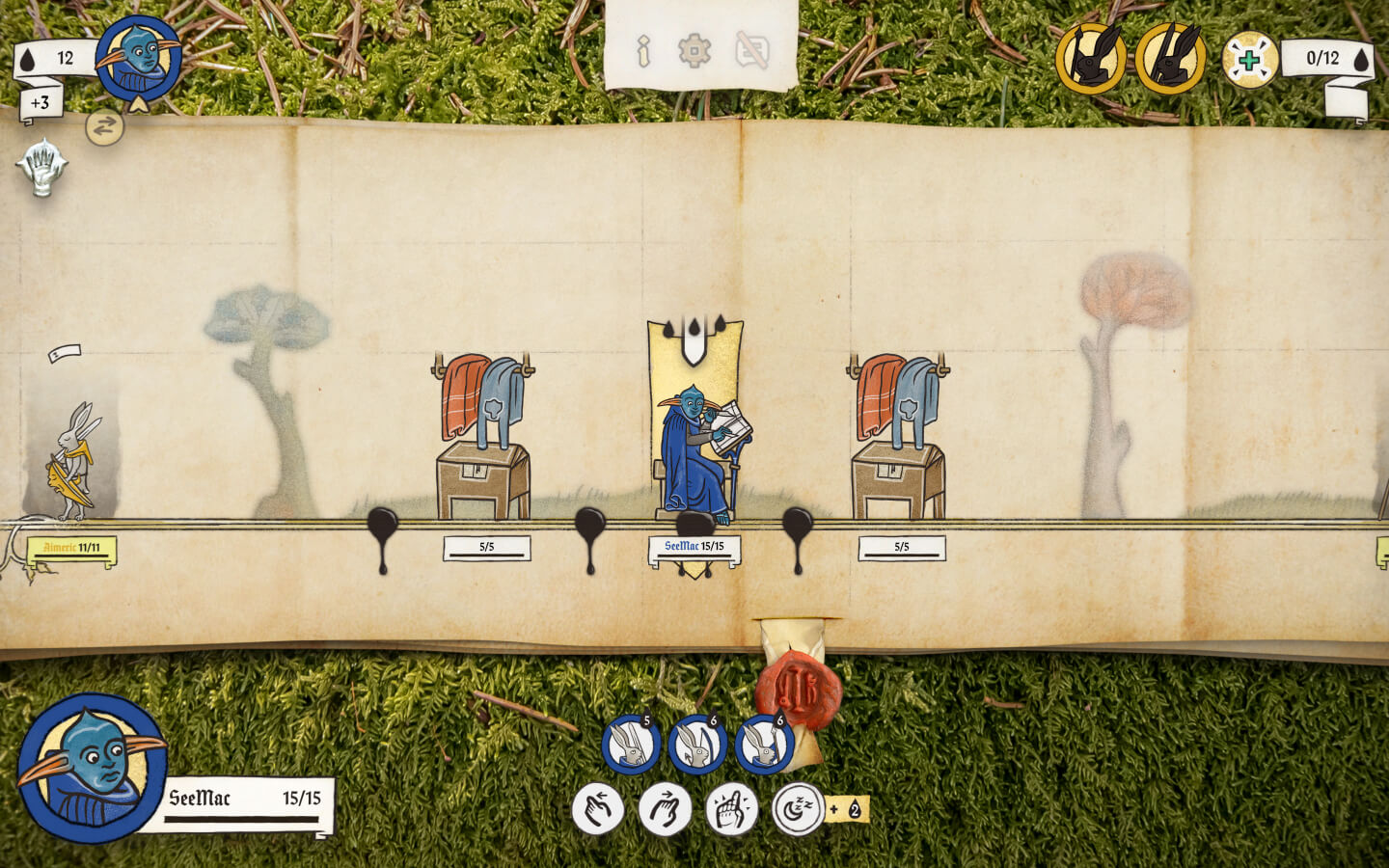Select the silver hand icon
This screenshot has height=868, width=1389.
click(x=41, y=168)
